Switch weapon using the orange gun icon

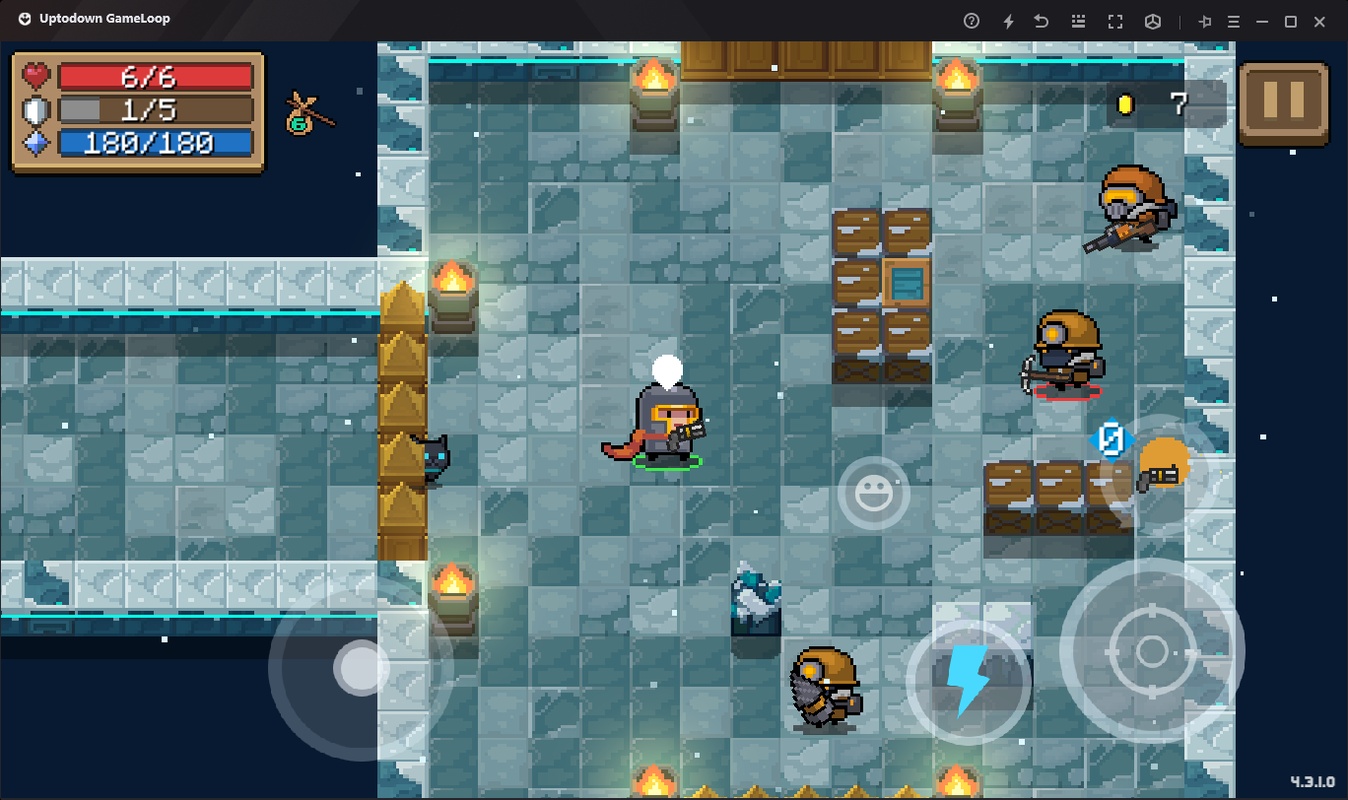point(1161,468)
